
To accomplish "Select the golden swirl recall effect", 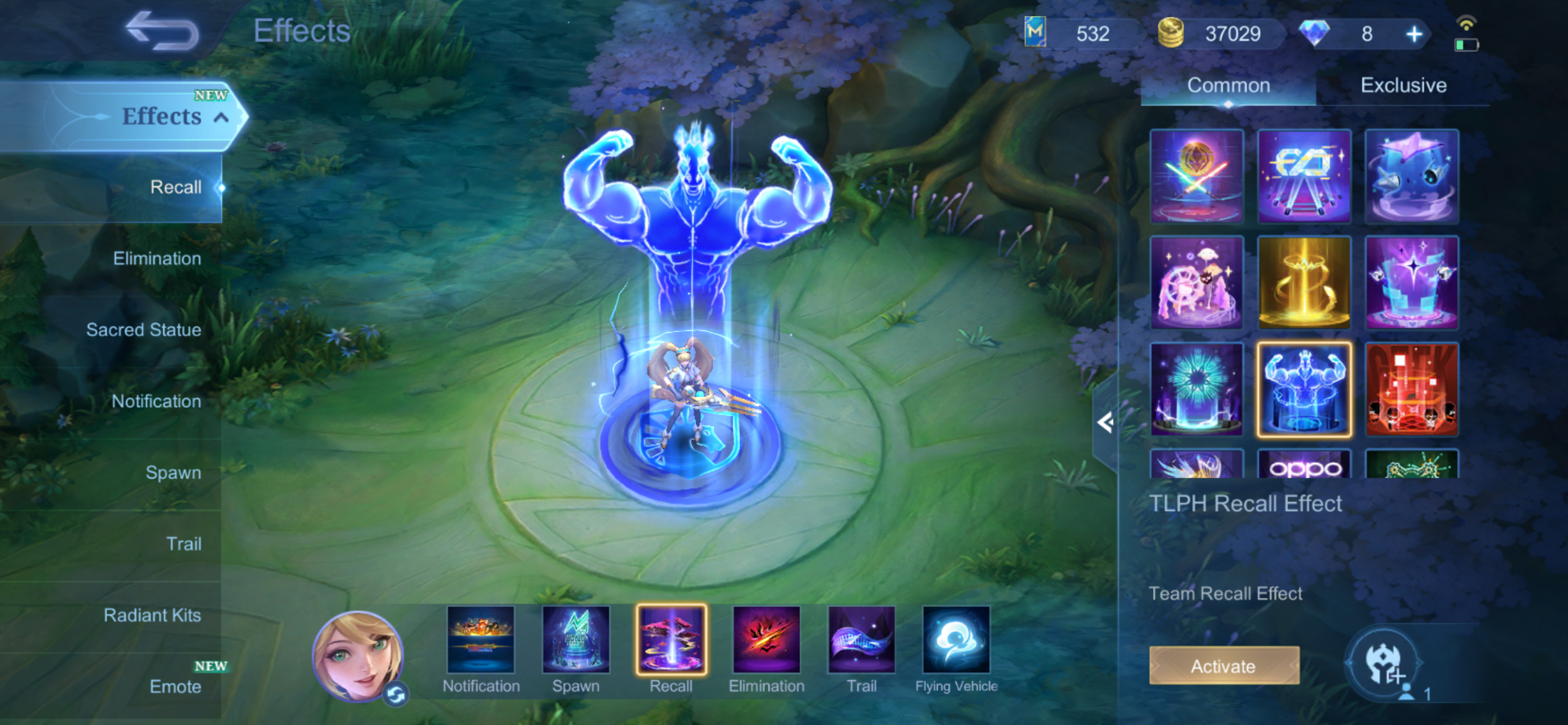I will point(1304,283).
